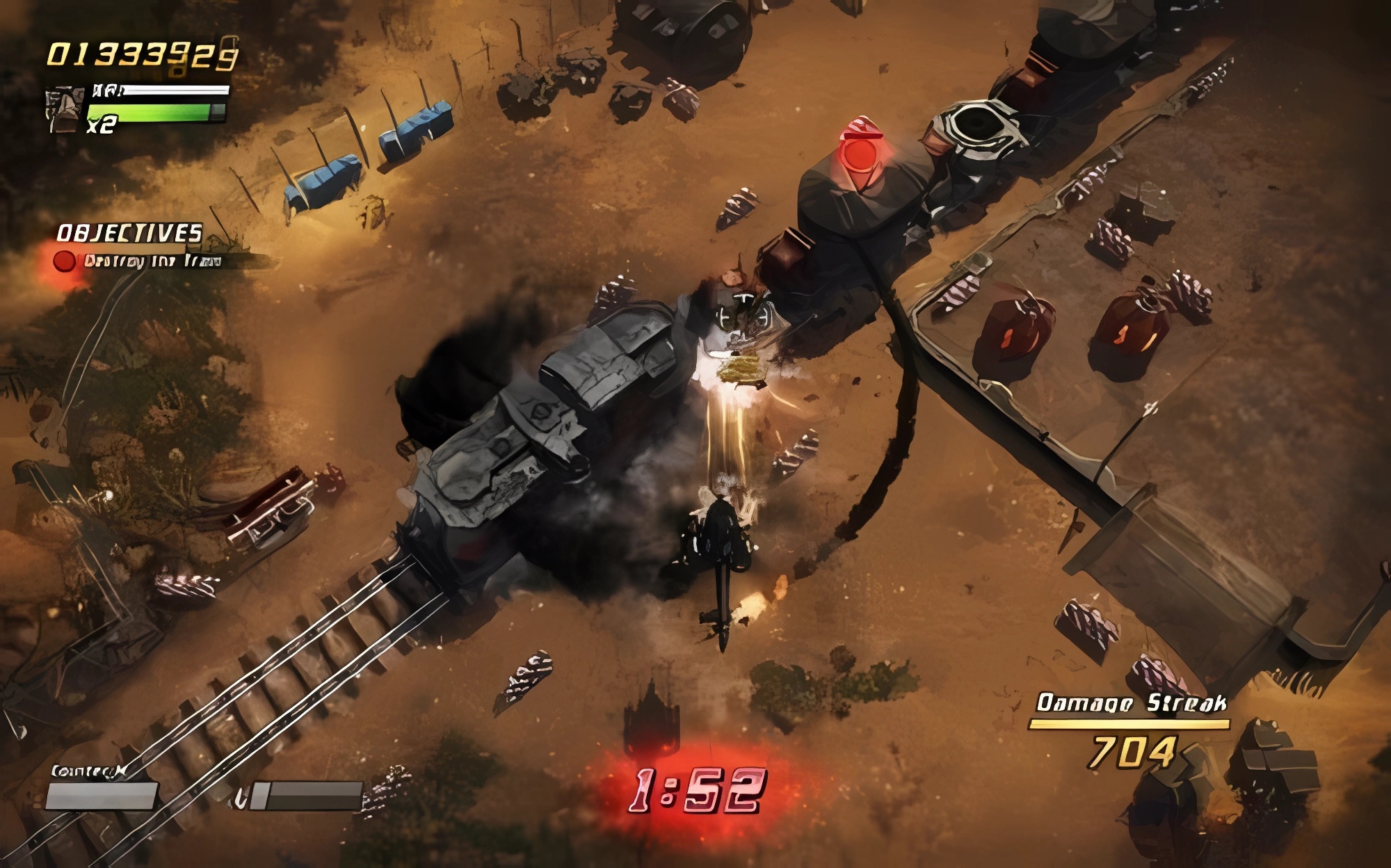Click the red objective target marker
Viewport: 1391px width, 868px height.
coord(860,153)
